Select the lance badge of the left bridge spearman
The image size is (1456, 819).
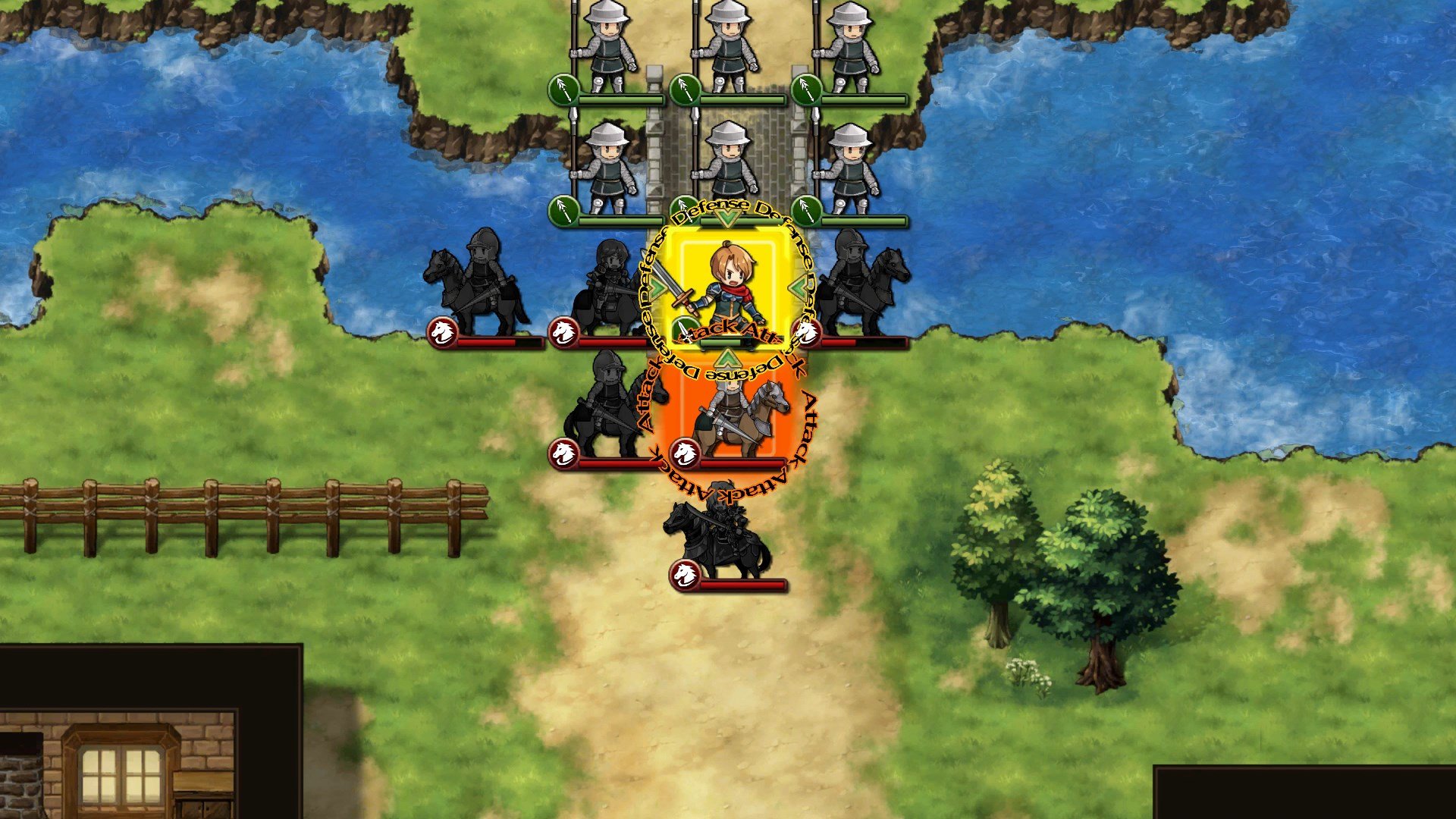pos(563,212)
